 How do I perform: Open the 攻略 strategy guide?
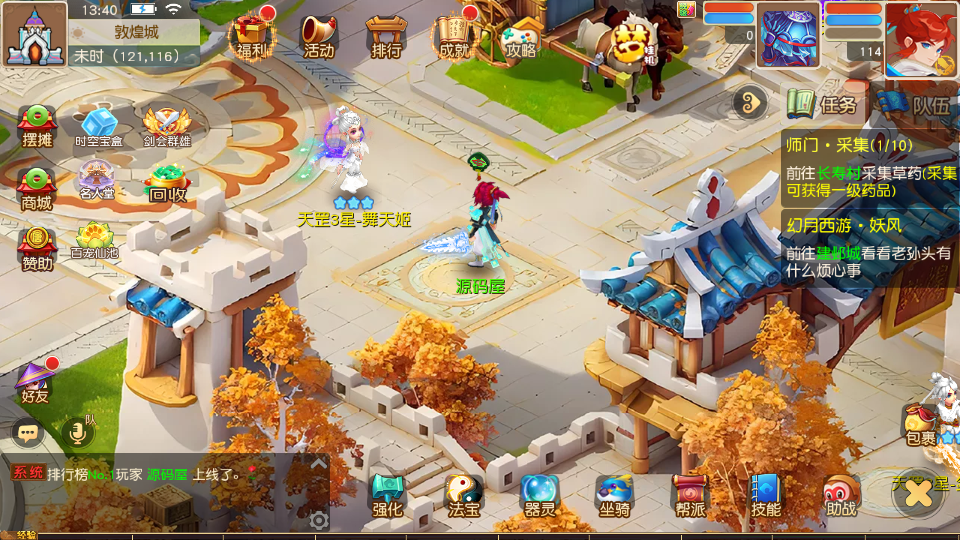coord(520,36)
